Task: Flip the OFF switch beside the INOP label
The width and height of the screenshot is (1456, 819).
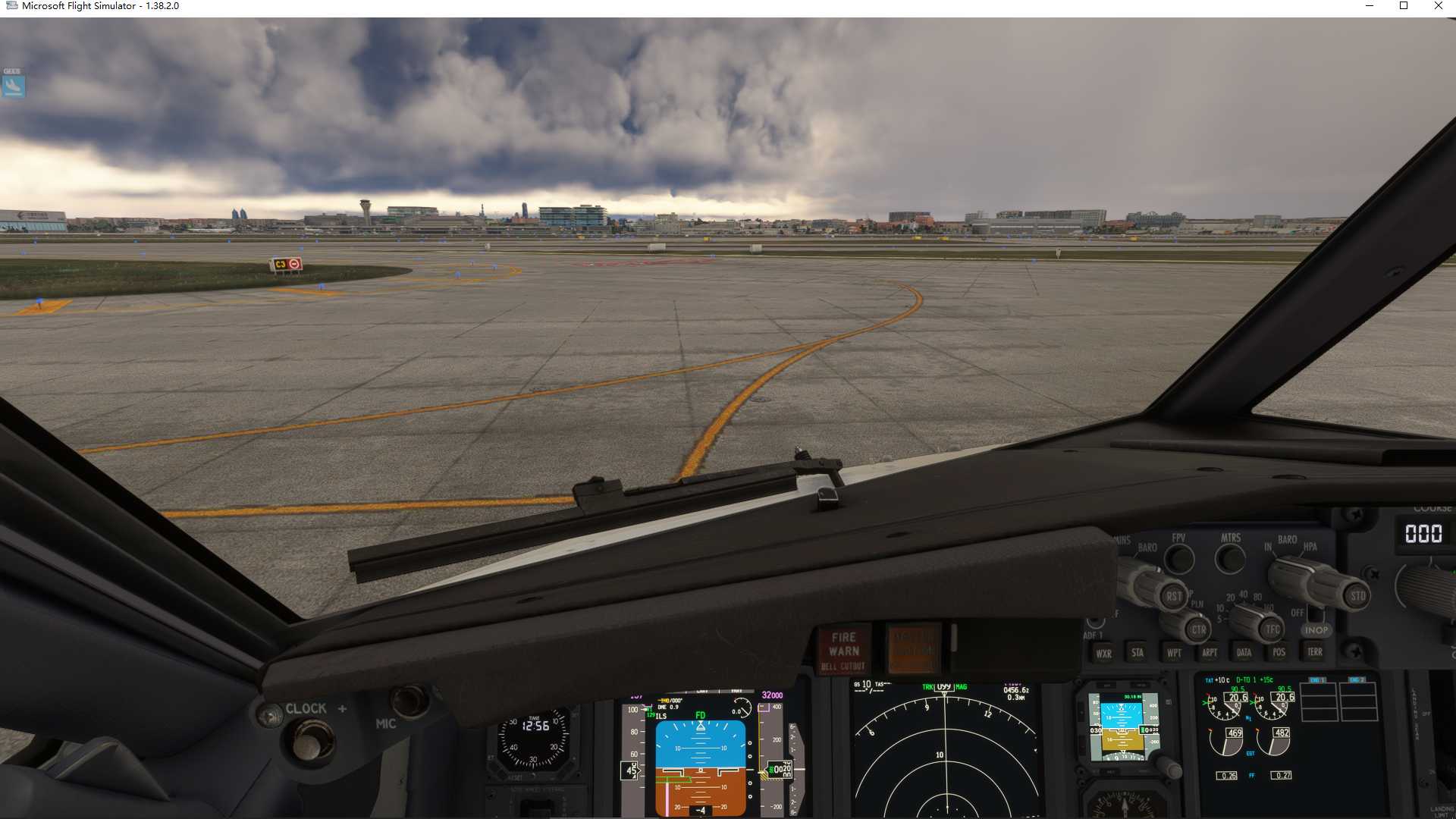Action: click(x=1315, y=617)
